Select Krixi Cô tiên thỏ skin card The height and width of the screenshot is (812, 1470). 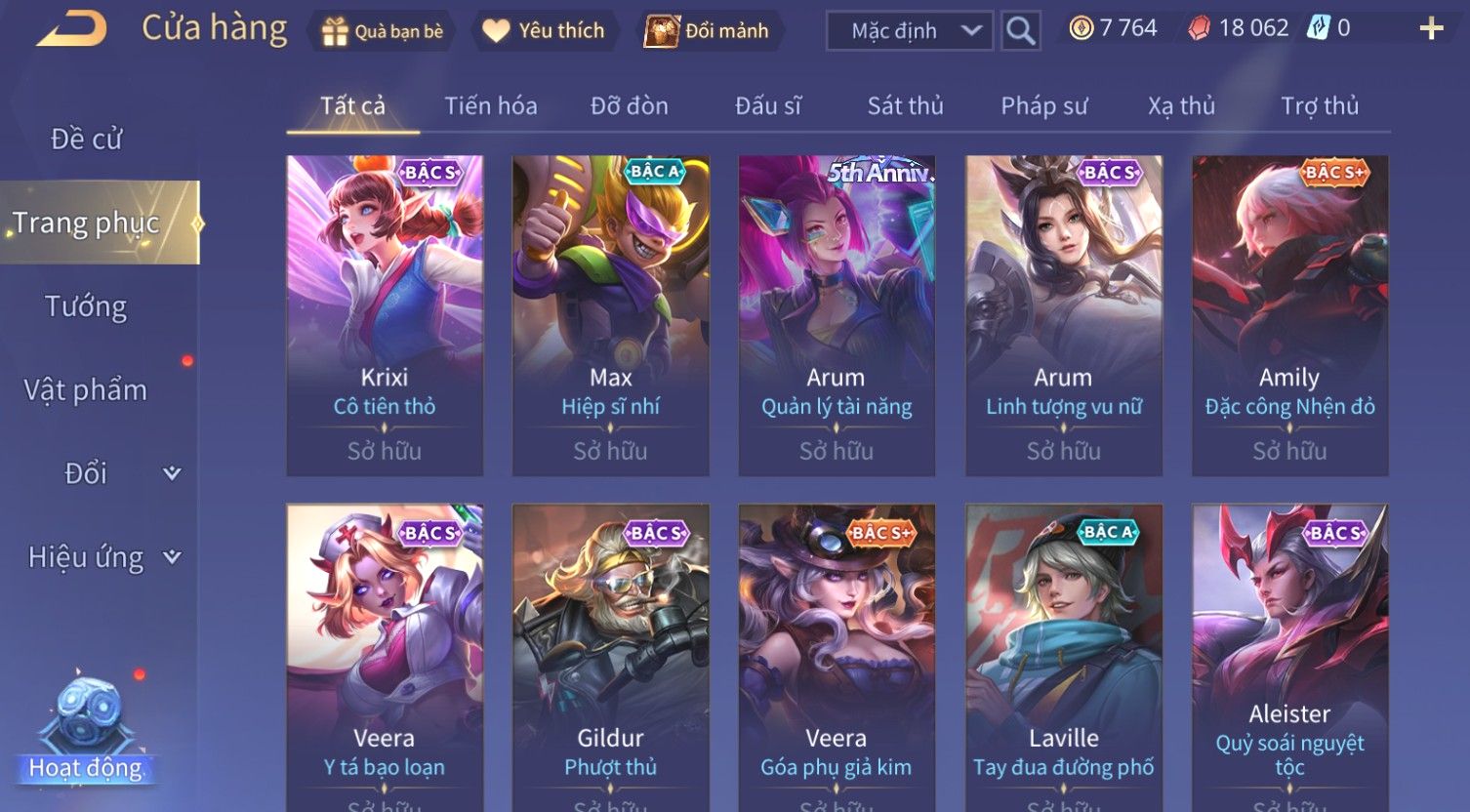pos(385,315)
